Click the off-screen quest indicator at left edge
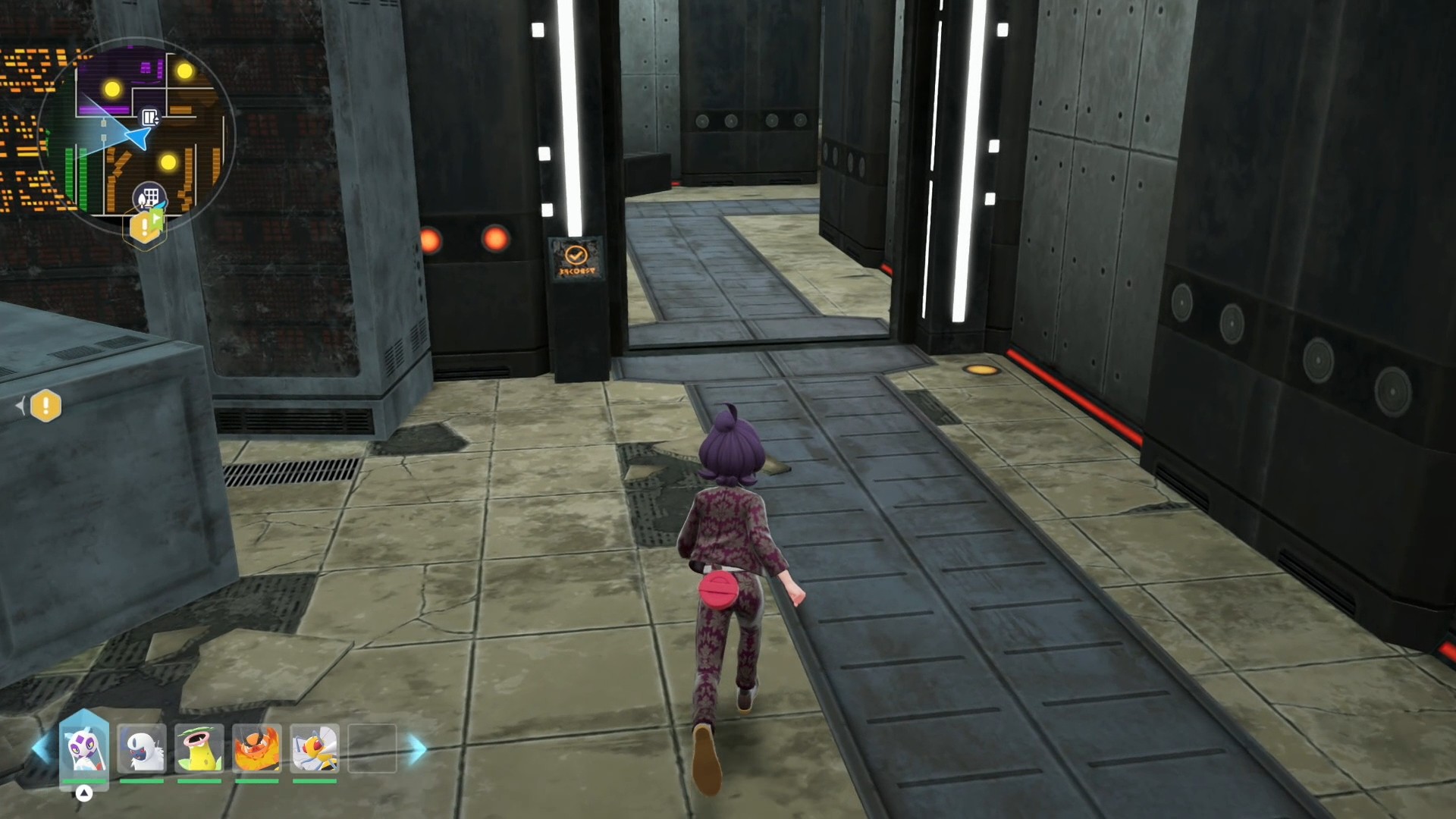This screenshot has width=1456, height=819. [45, 406]
